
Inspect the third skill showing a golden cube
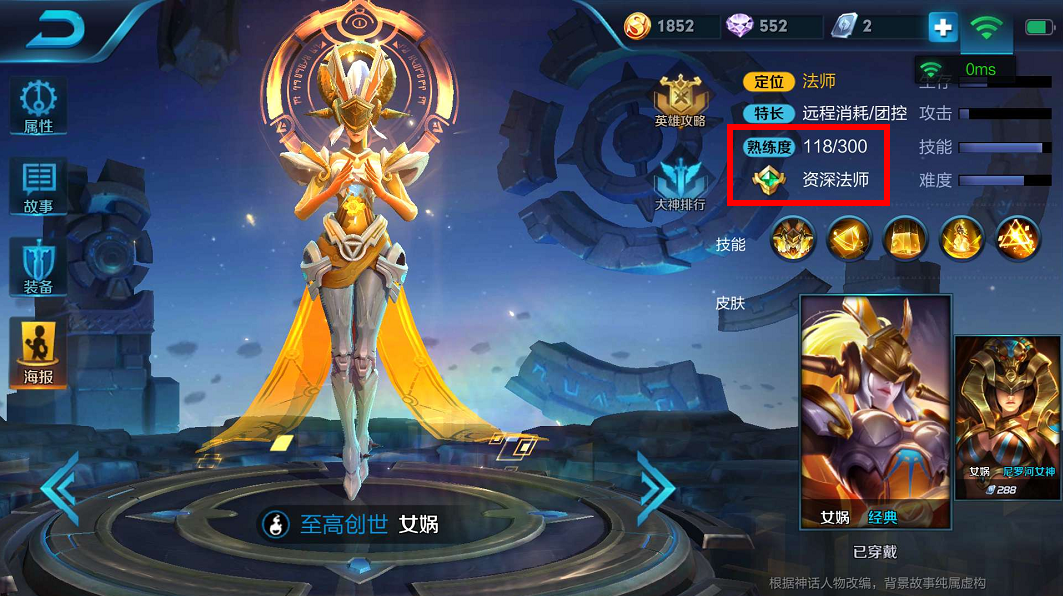[x=906, y=238]
